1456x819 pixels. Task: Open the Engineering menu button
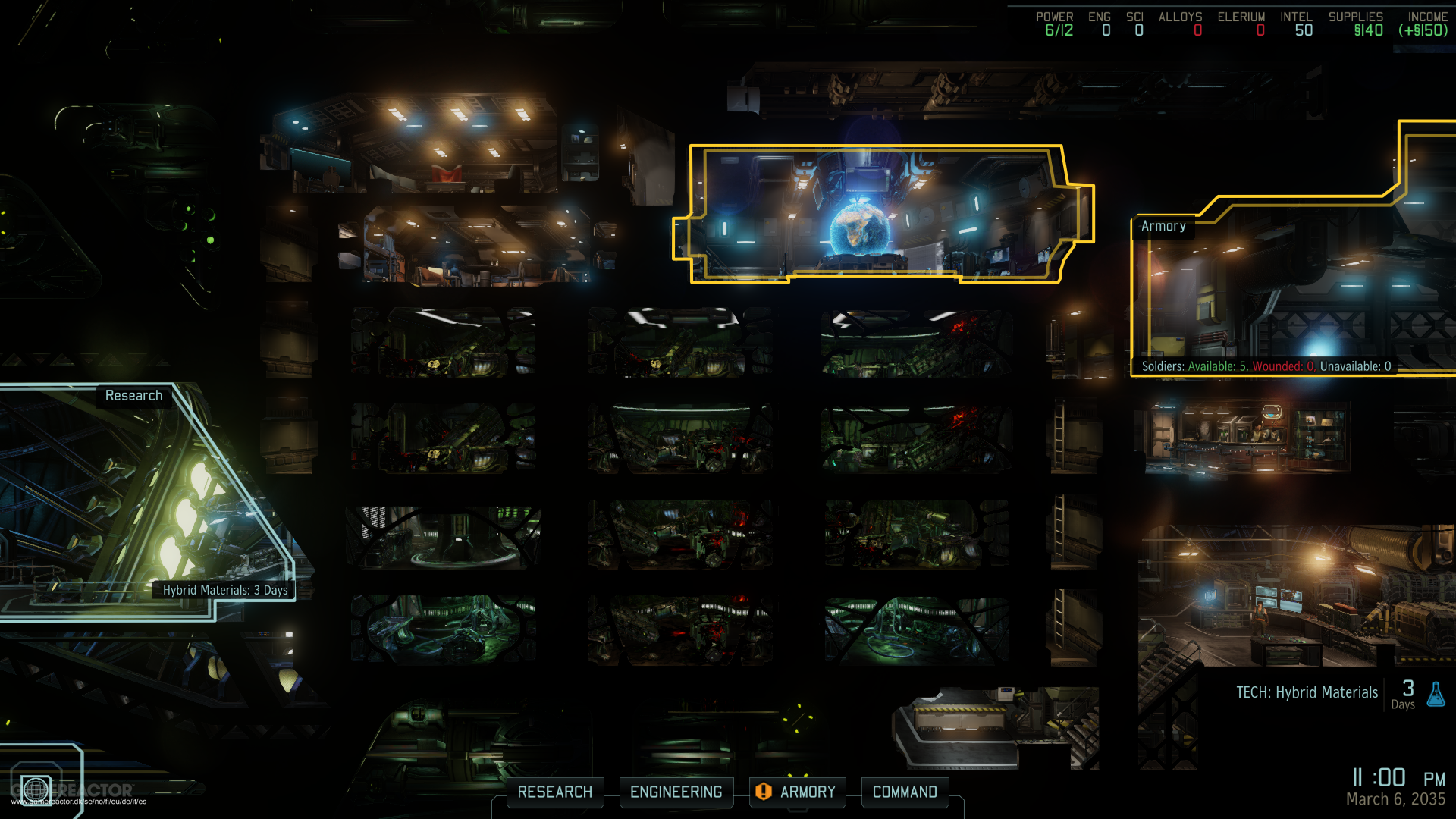click(x=676, y=792)
